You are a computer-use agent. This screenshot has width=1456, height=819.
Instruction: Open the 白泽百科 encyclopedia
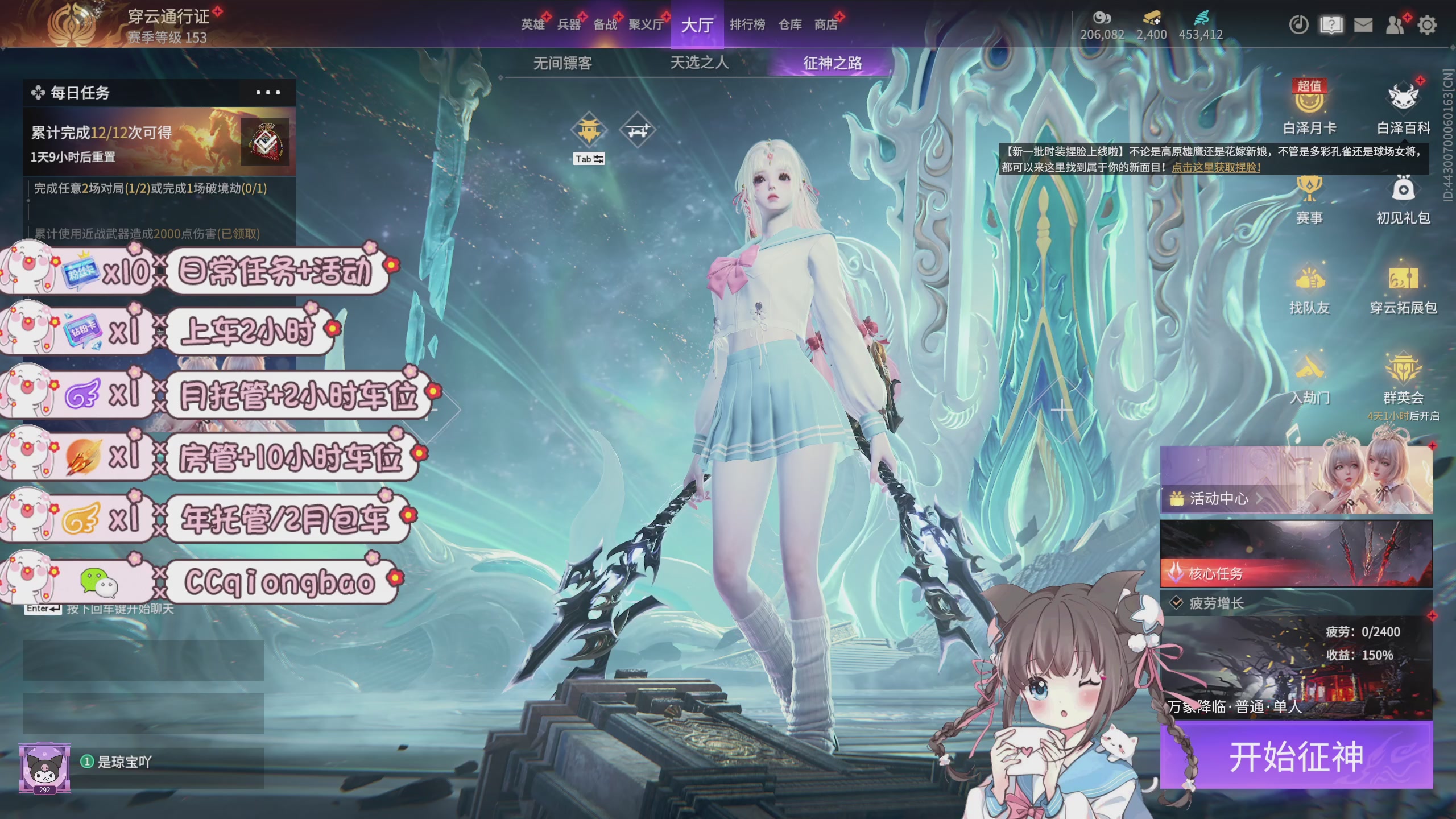coord(1403,108)
